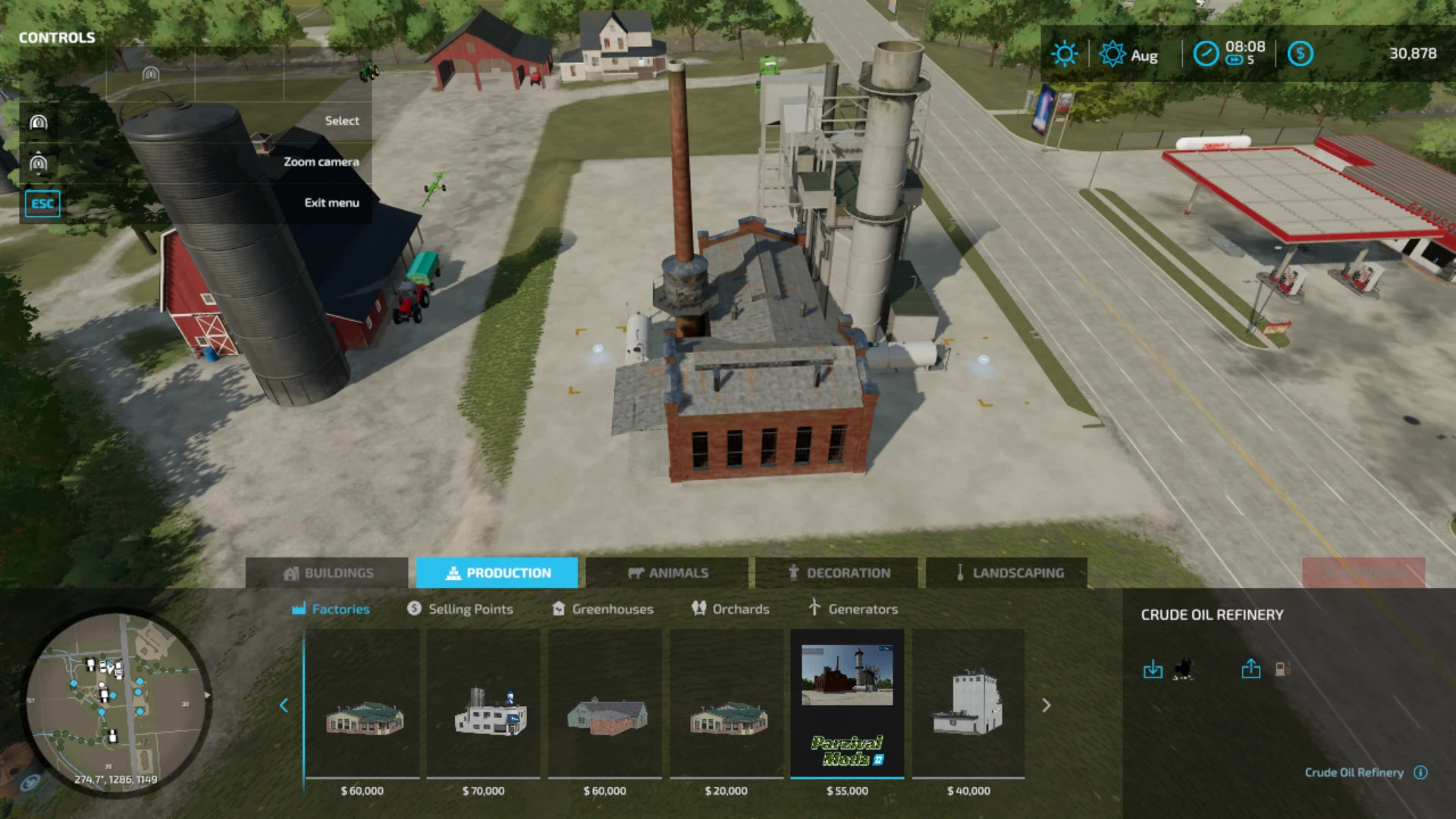Click the refinery input download-arrow icon

1153,669
